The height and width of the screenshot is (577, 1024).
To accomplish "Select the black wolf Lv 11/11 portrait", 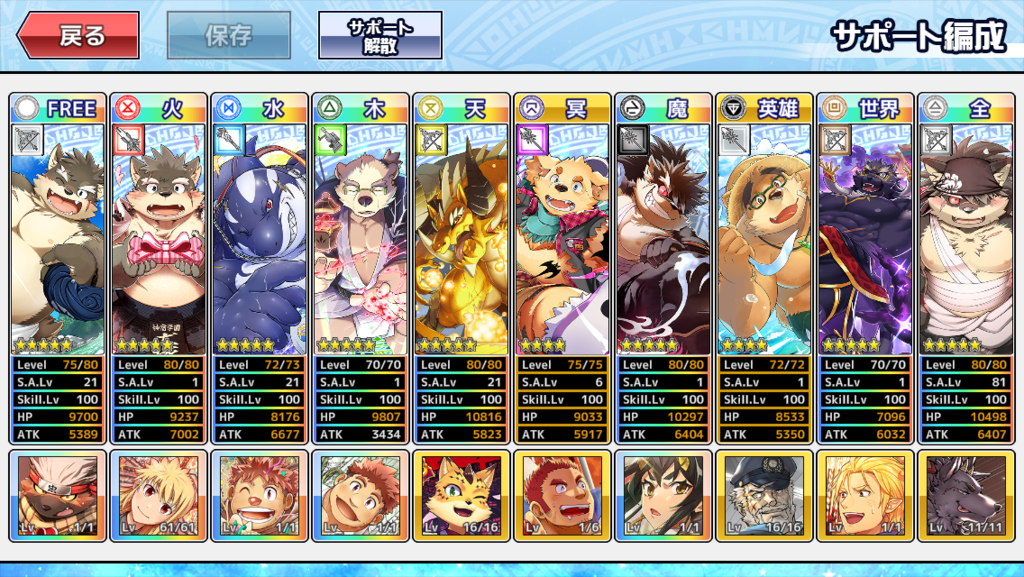I will (966, 496).
